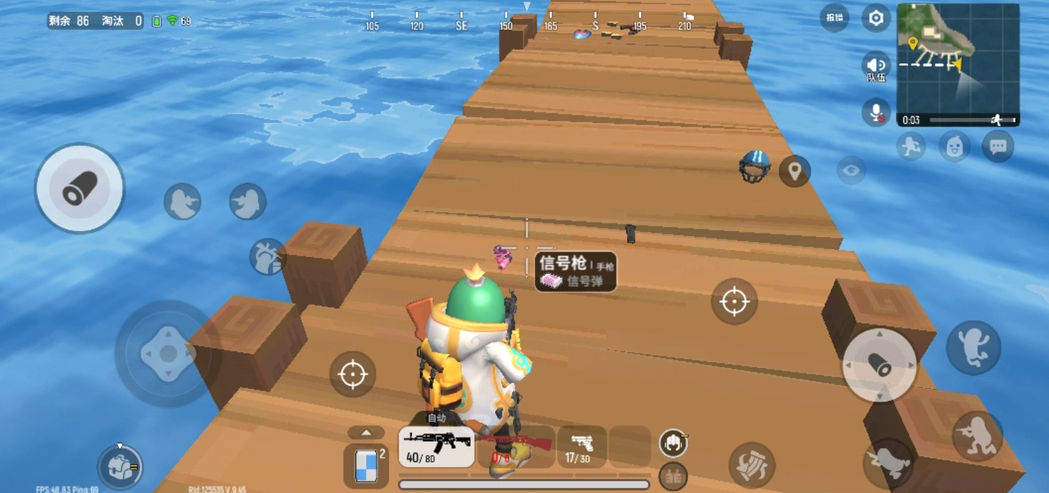Toggle the team voice speaker
The image size is (1049, 493).
click(x=876, y=67)
